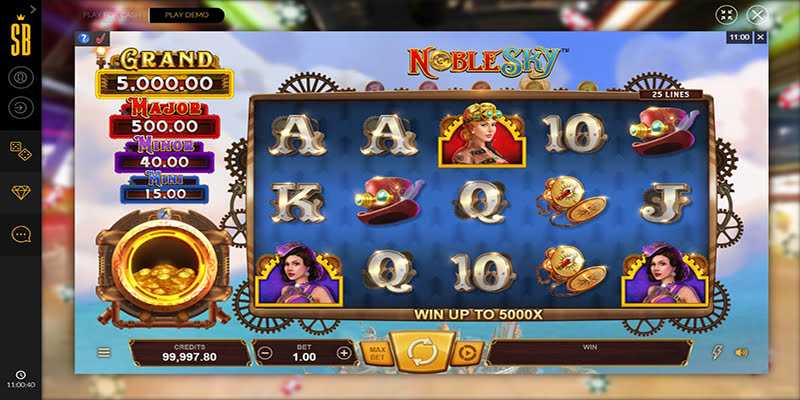The height and width of the screenshot is (400, 800).
Task: Mute sound with the speaker icon
Action: [x=741, y=353]
